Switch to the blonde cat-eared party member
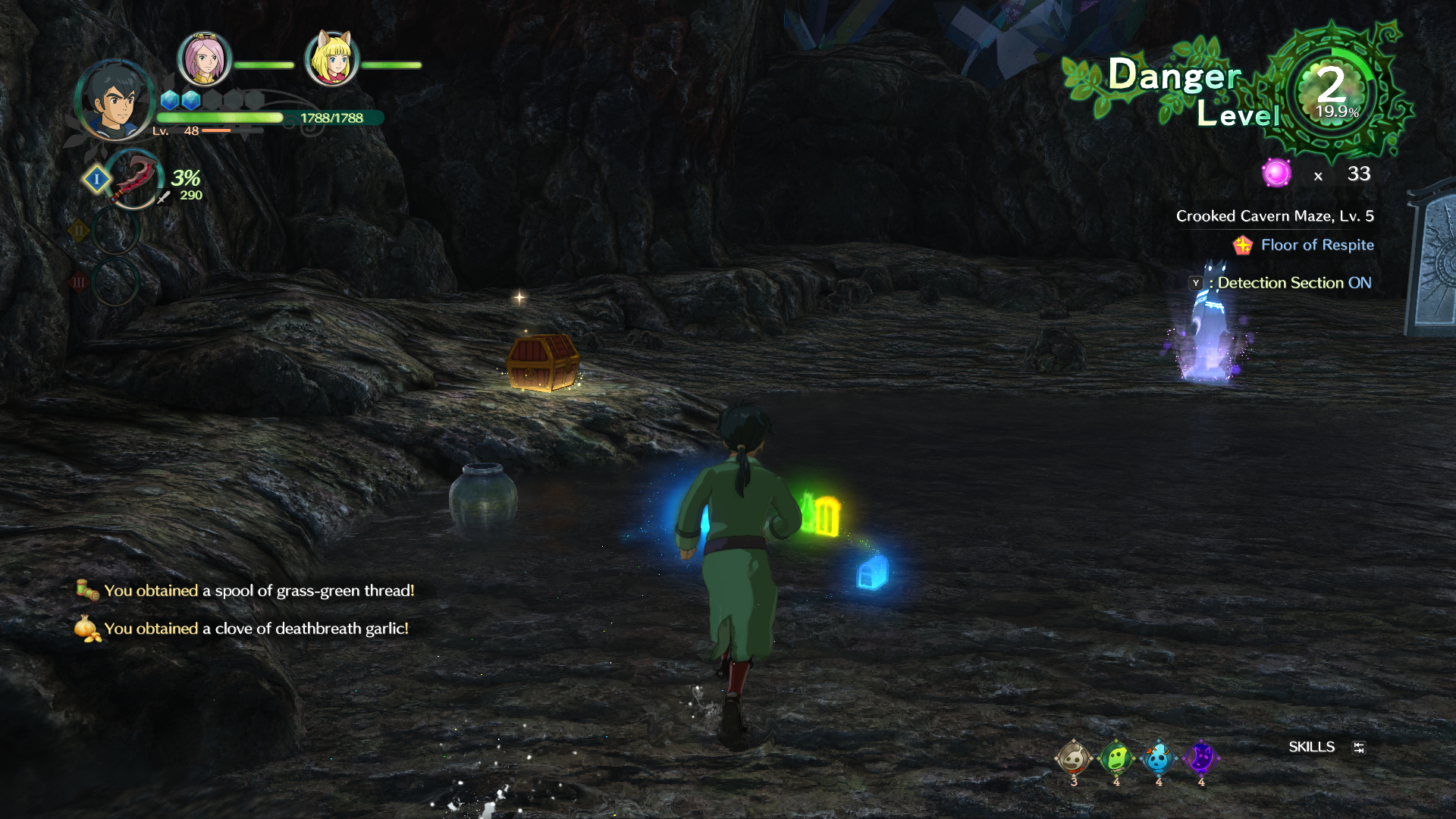 coord(331,58)
